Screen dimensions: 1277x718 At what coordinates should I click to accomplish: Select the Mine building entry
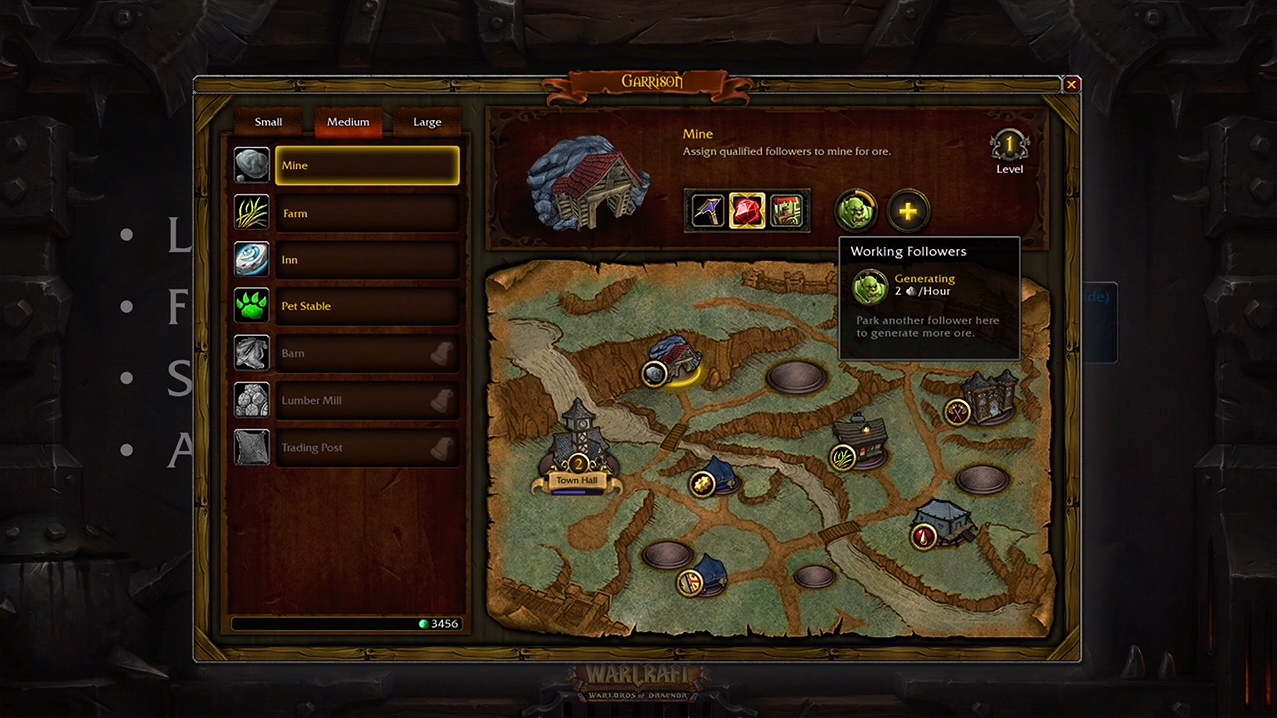(366, 166)
